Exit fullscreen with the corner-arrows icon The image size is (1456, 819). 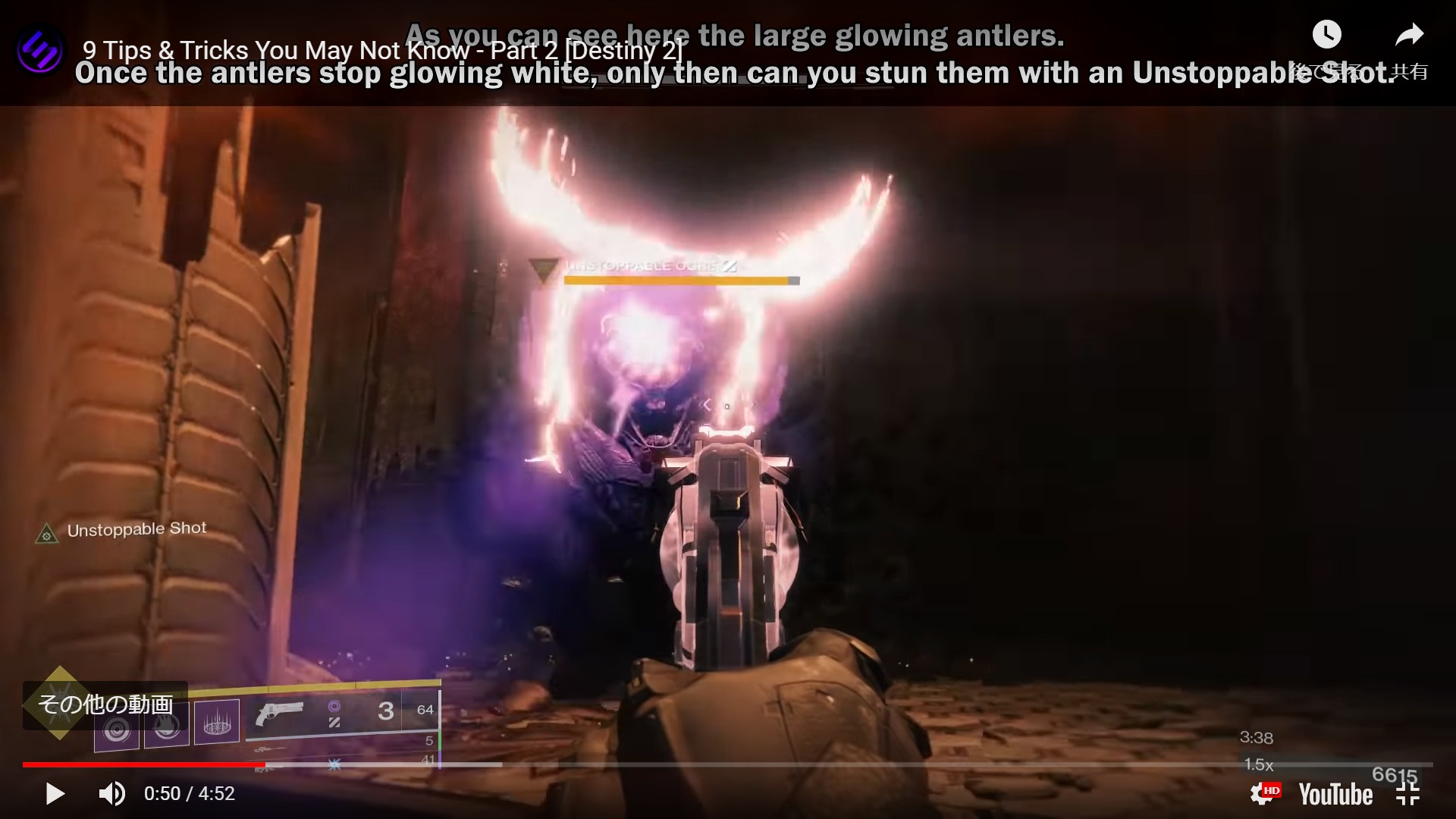click(1408, 793)
